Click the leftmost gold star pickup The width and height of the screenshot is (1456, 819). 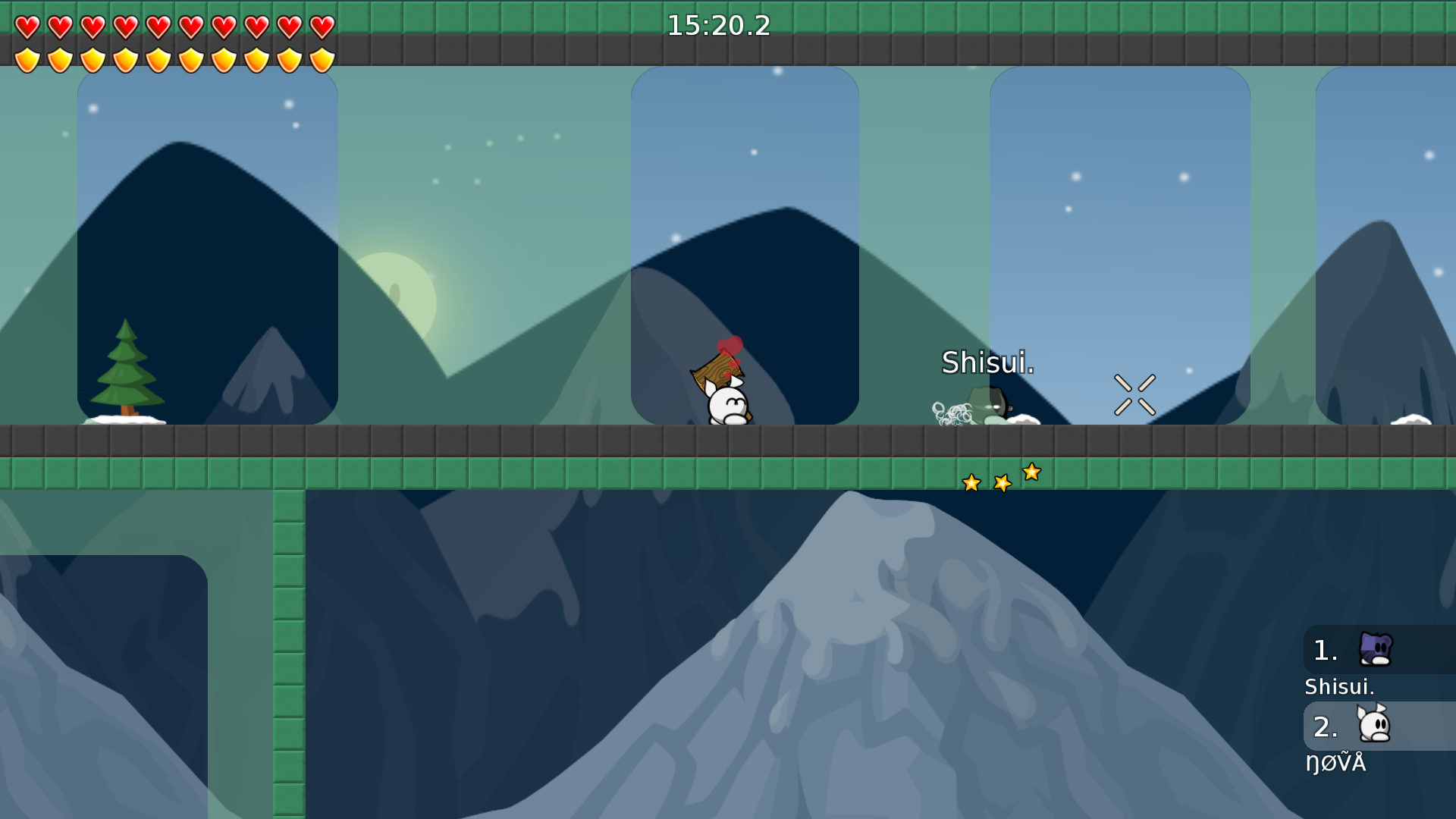pyautogui.click(x=971, y=483)
